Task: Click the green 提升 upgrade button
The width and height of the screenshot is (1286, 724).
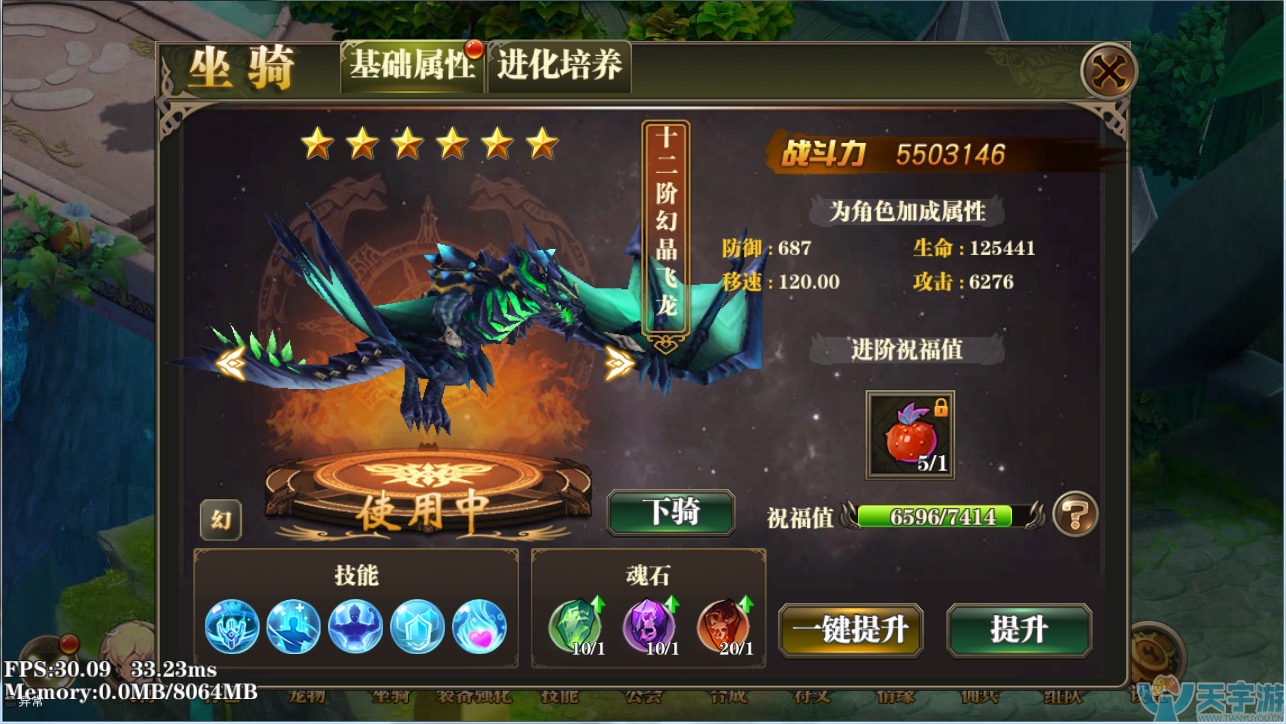Action: (x=1018, y=630)
